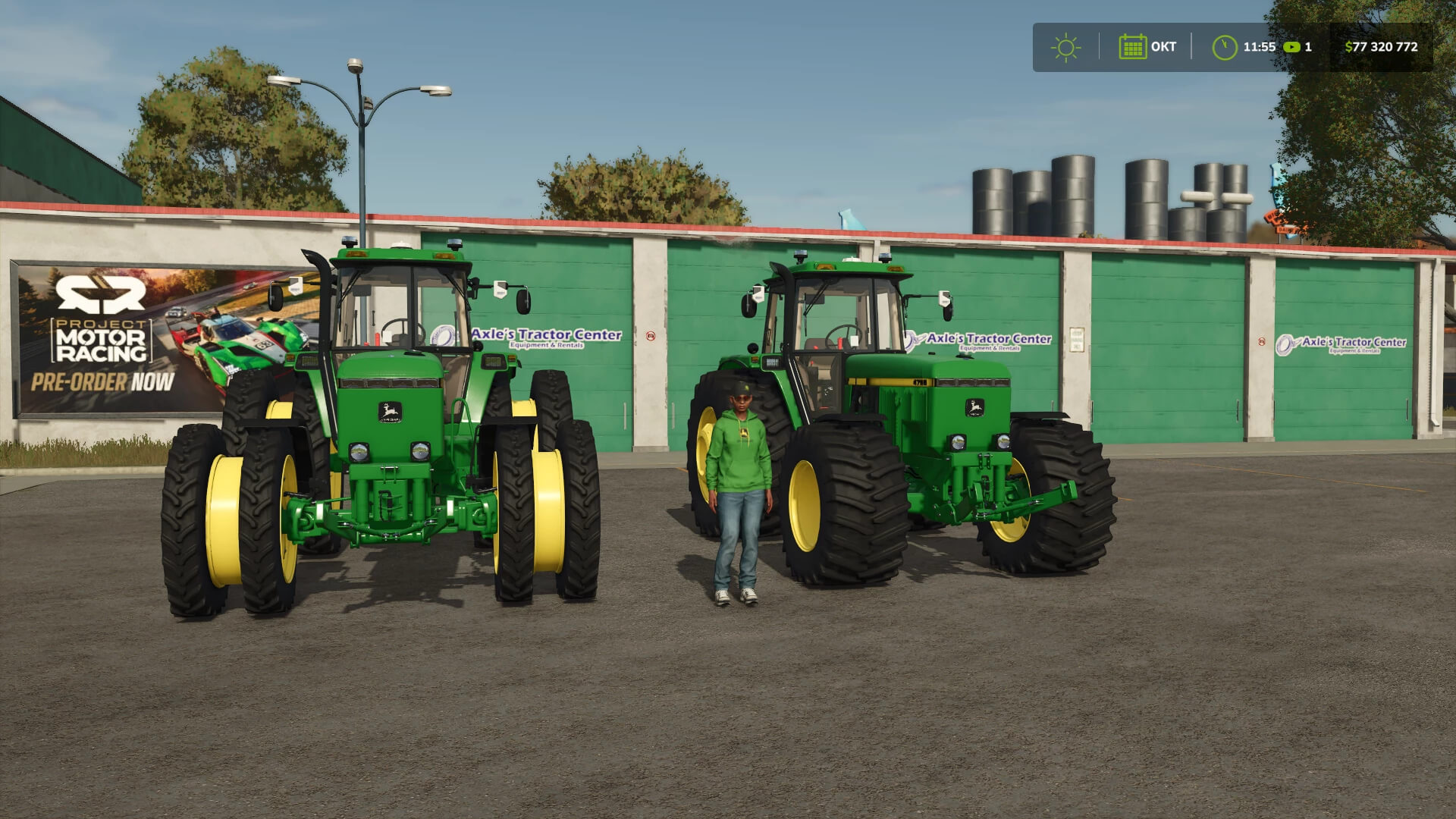This screenshot has height=819, width=1456.
Task: Click the sun weather icon
Action: point(1065,47)
